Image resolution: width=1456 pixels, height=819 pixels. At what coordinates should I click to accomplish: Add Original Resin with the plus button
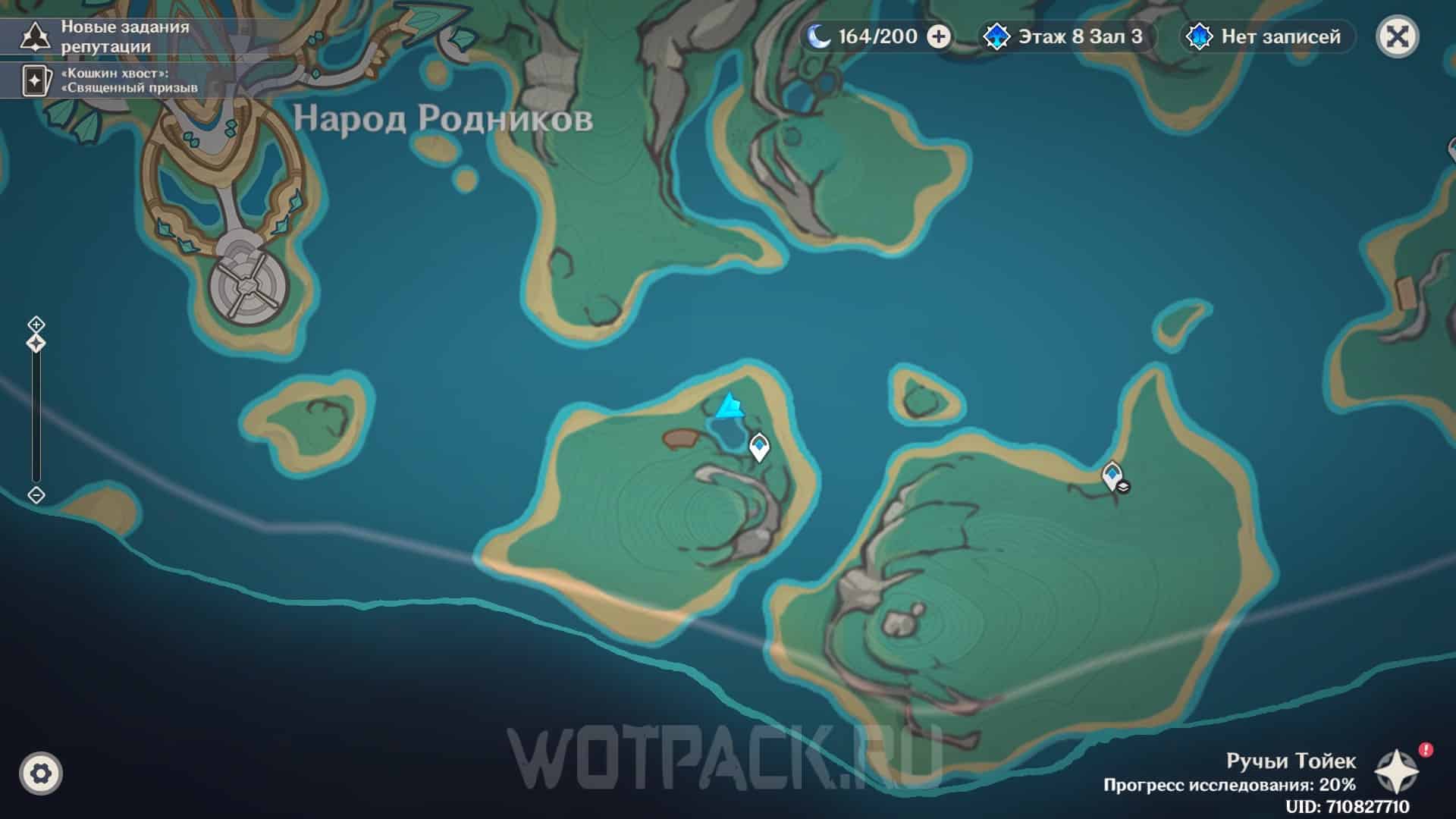click(939, 36)
